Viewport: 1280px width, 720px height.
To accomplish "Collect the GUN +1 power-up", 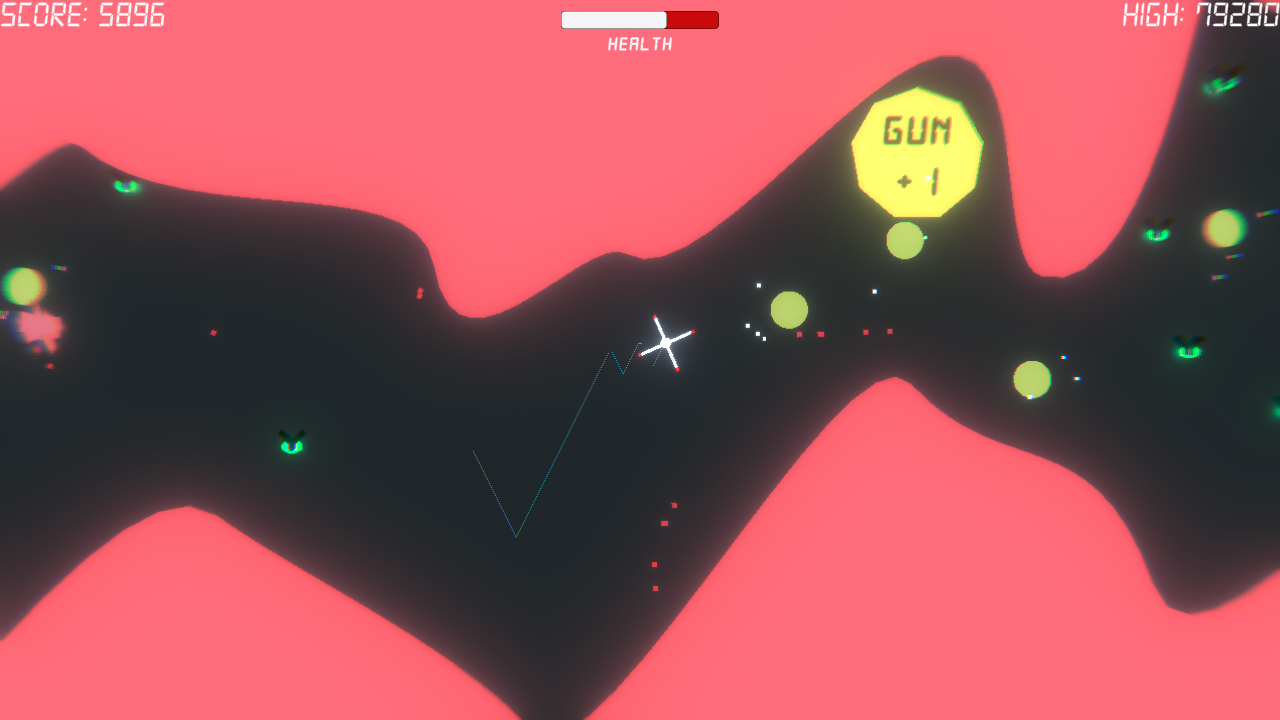I will tap(917, 150).
